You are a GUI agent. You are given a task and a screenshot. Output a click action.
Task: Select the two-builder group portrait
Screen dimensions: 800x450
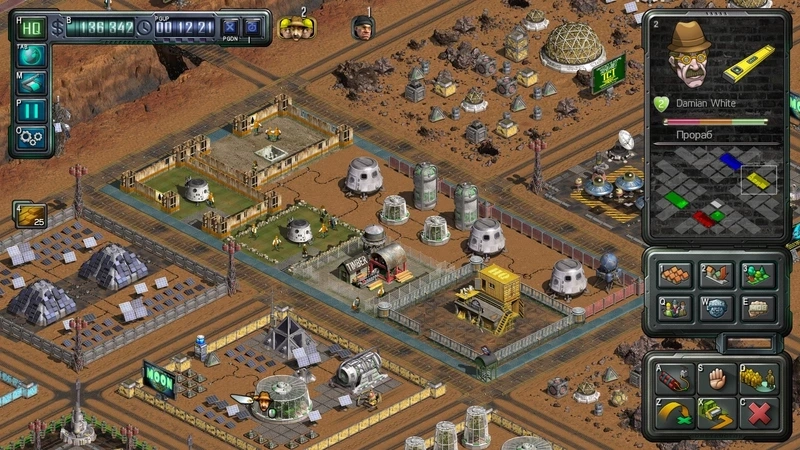(x=294, y=28)
